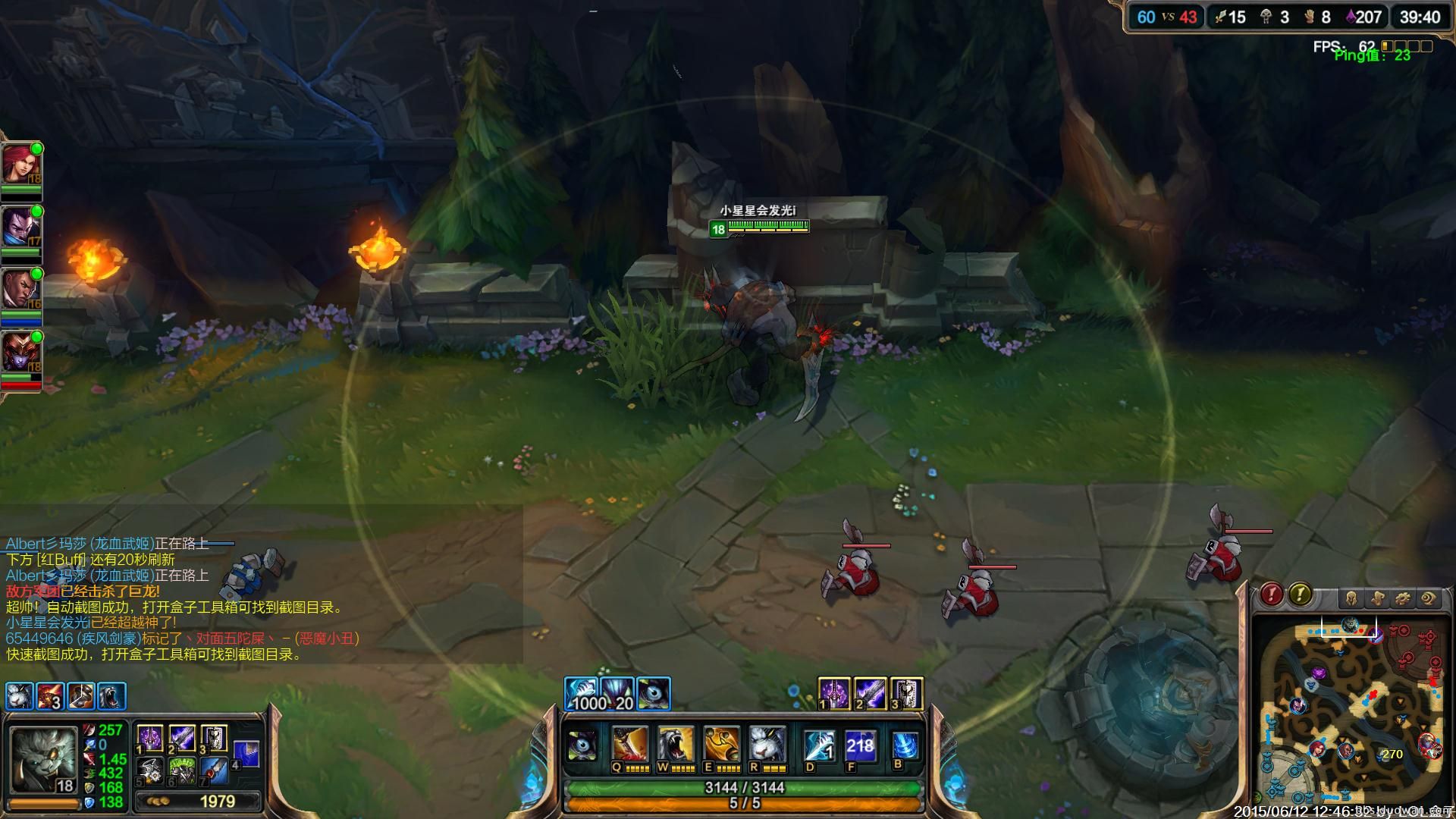Screen dimensions: 1456x819
Task: Click the yellow caution ping button
Action: 1300,595
